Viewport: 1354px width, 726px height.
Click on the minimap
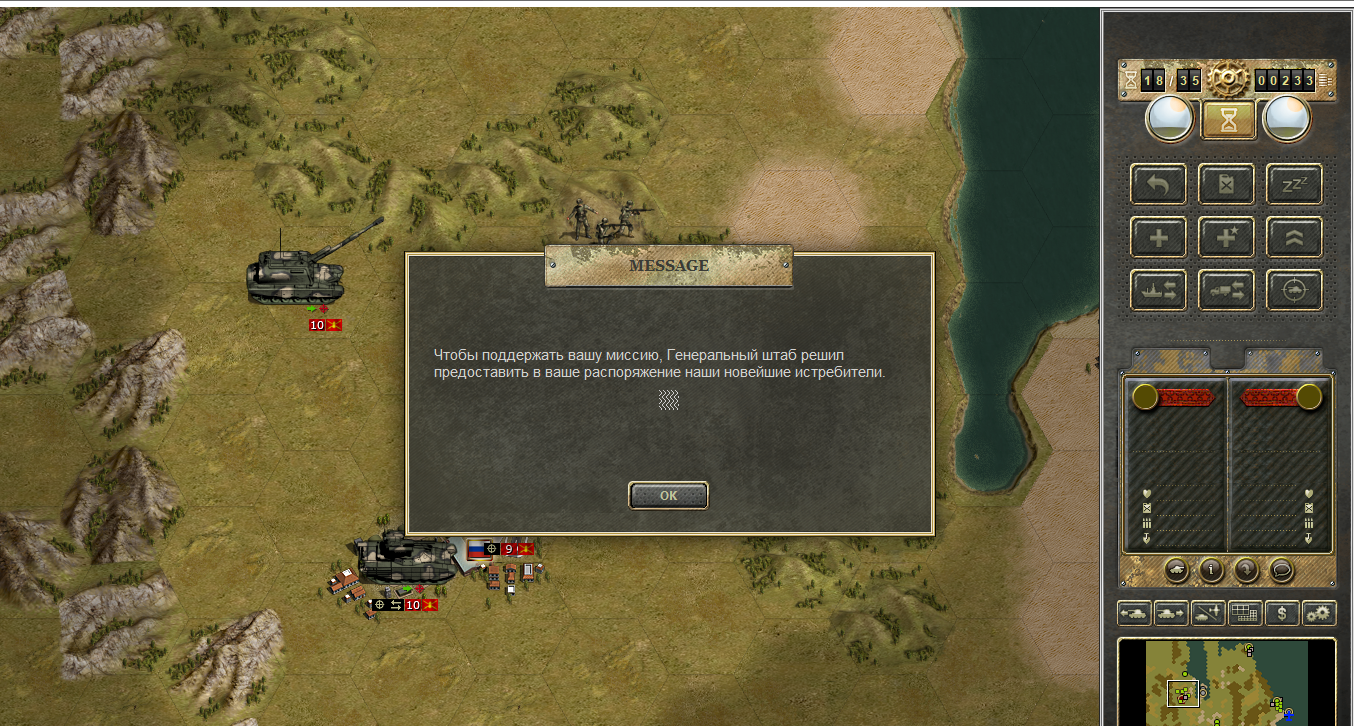coord(1226,683)
